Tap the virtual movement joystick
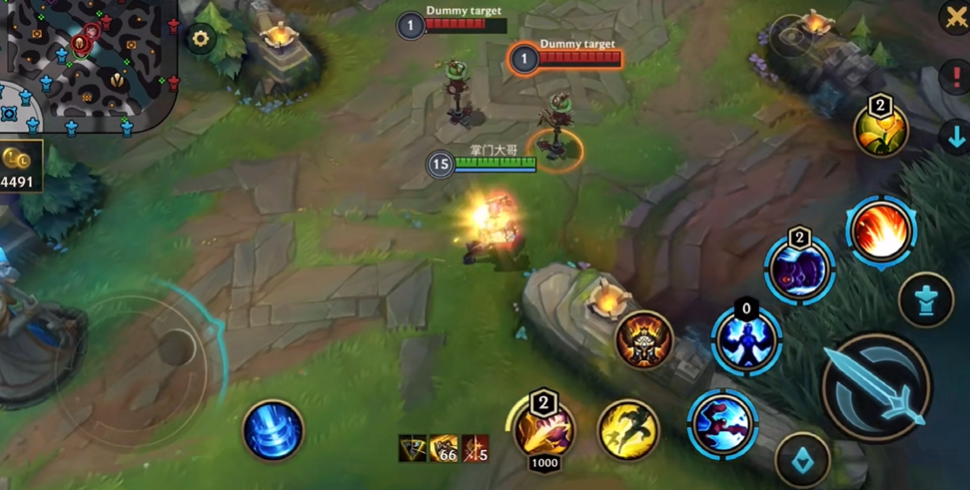This screenshot has width=970, height=490. click(176, 348)
